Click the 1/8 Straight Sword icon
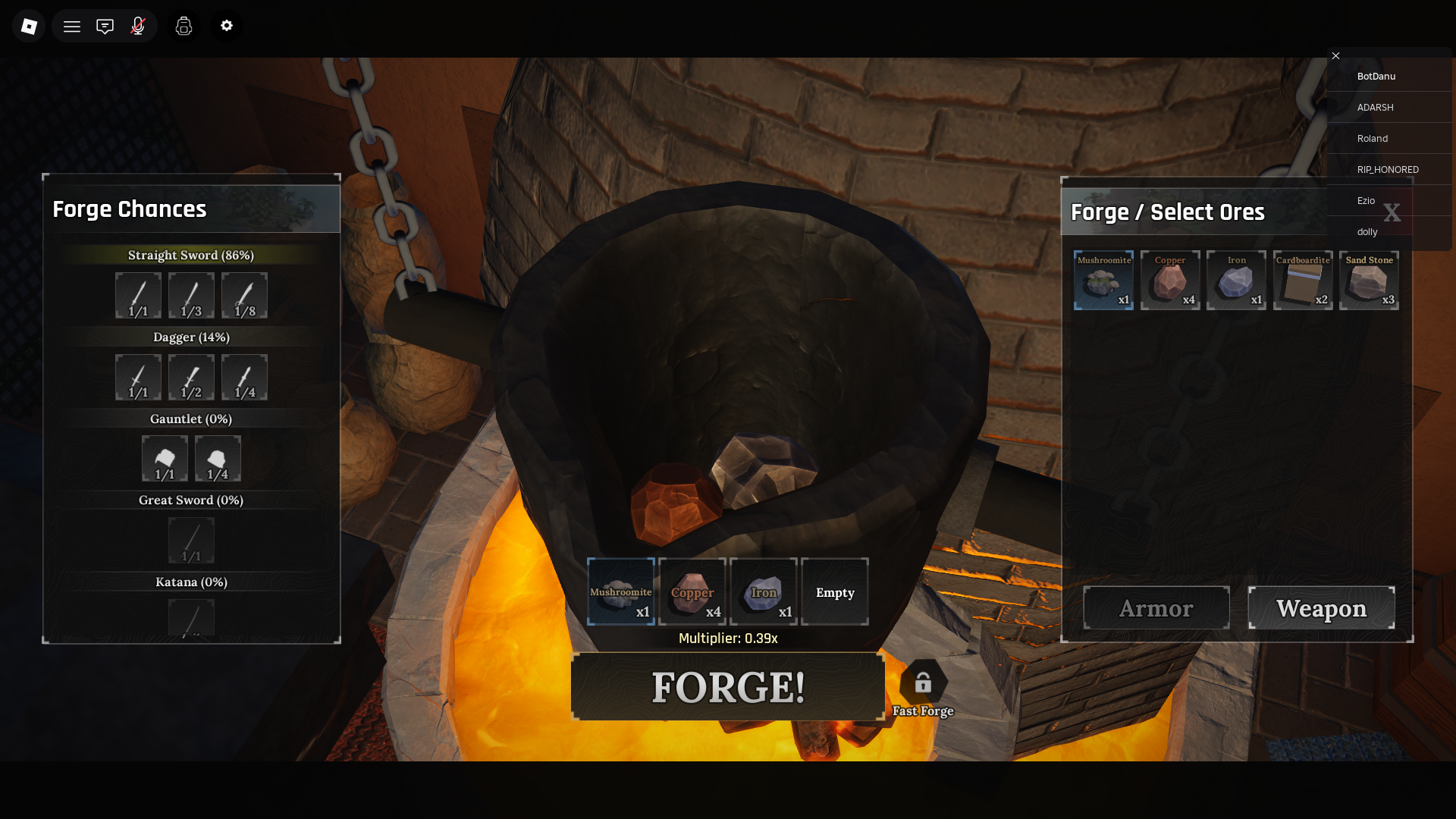 tap(244, 296)
